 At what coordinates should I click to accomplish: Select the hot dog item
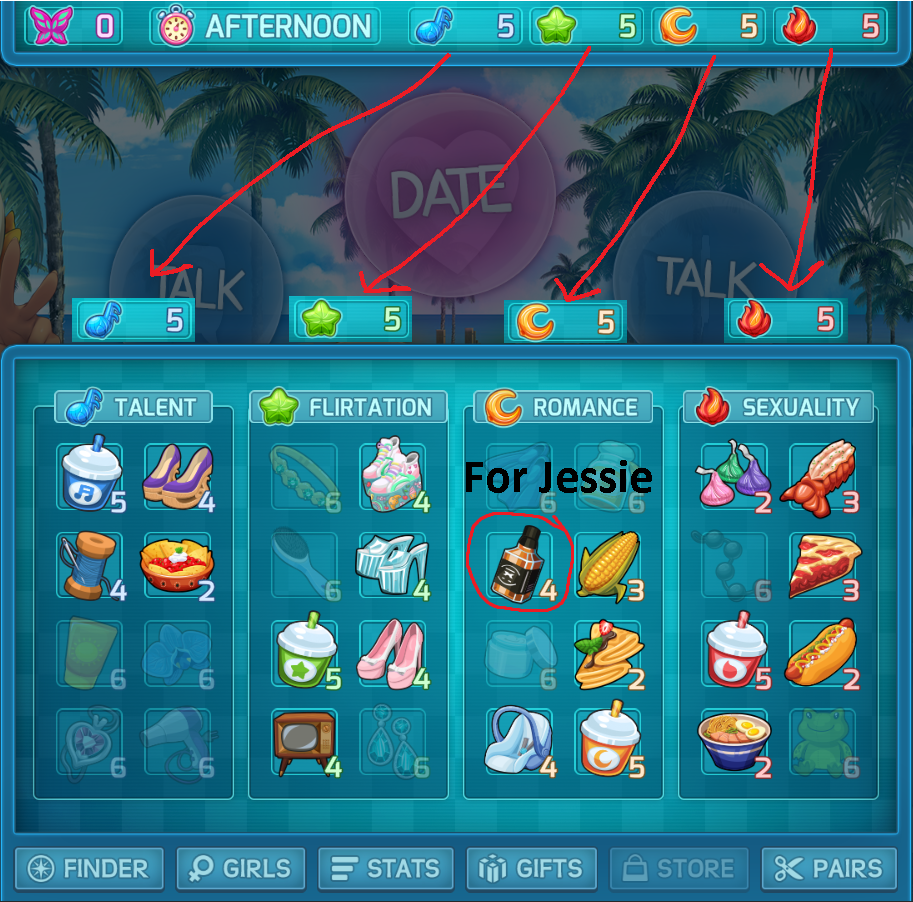click(x=822, y=654)
